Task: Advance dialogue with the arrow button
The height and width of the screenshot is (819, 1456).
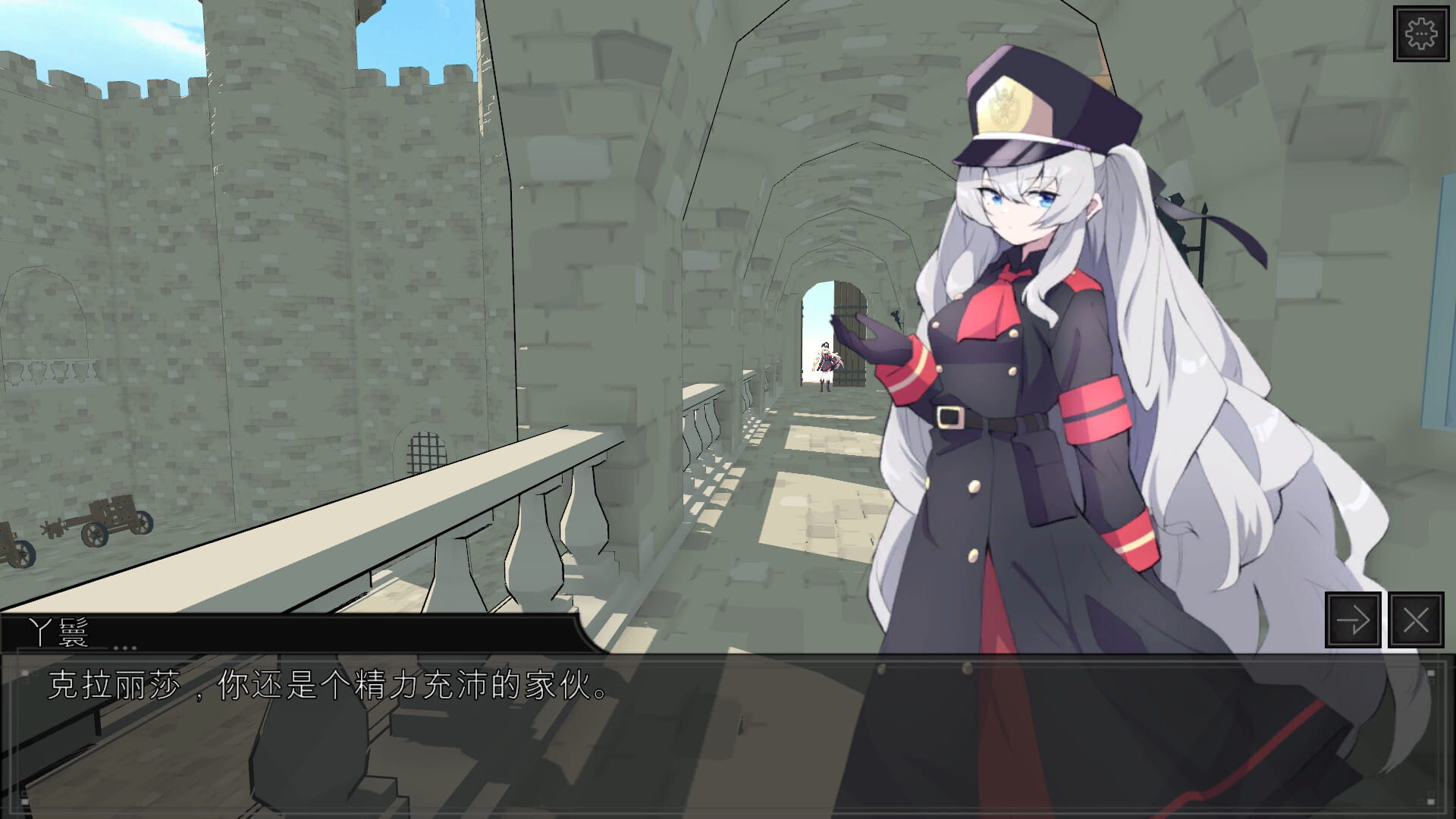Action: [x=1352, y=620]
